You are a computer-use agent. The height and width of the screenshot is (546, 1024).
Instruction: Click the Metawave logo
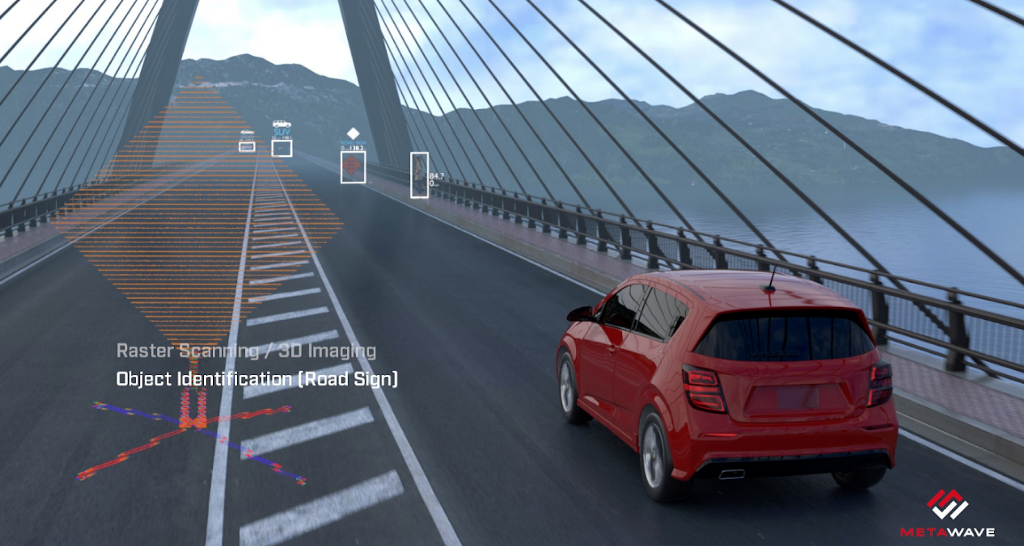pyautogui.click(x=946, y=510)
